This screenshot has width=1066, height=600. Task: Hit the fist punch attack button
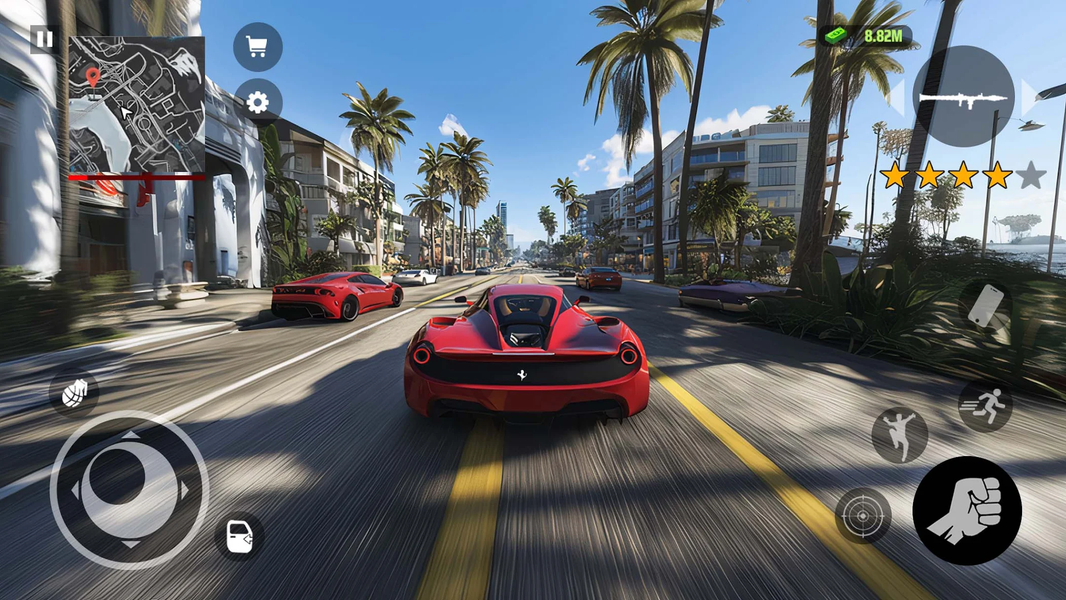coord(966,510)
